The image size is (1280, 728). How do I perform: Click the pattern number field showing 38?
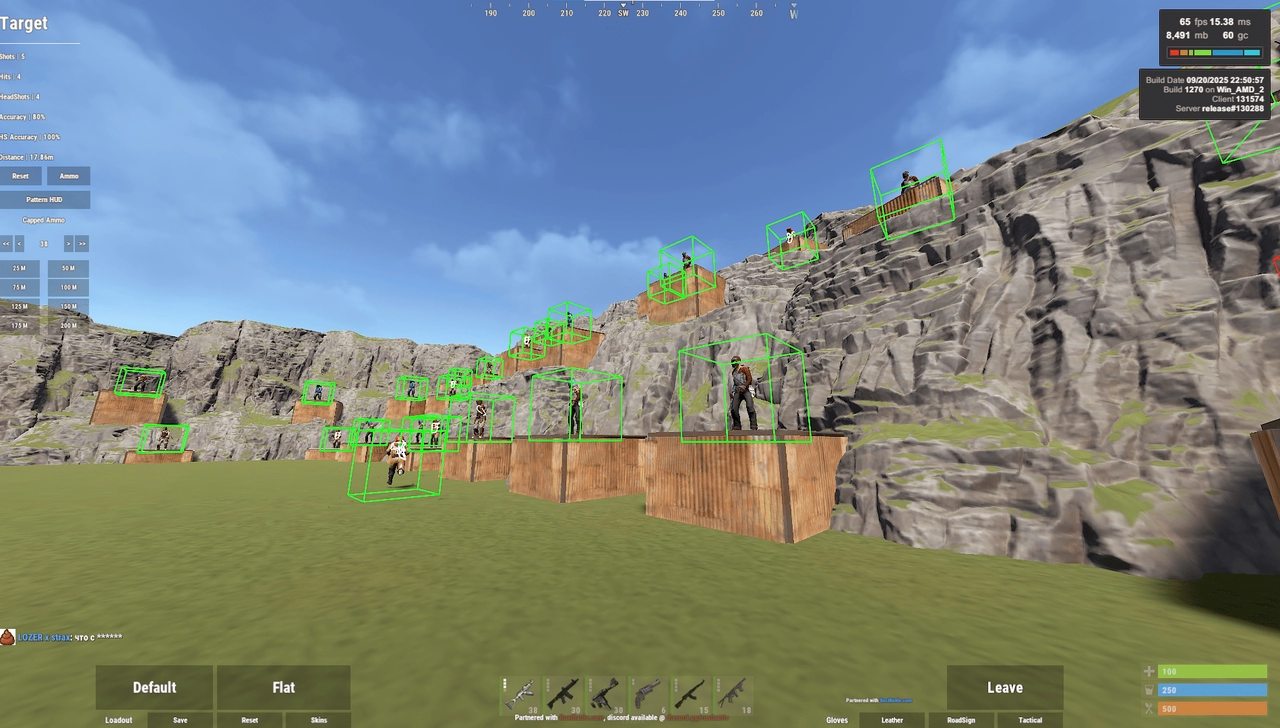[x=44, y=243]
